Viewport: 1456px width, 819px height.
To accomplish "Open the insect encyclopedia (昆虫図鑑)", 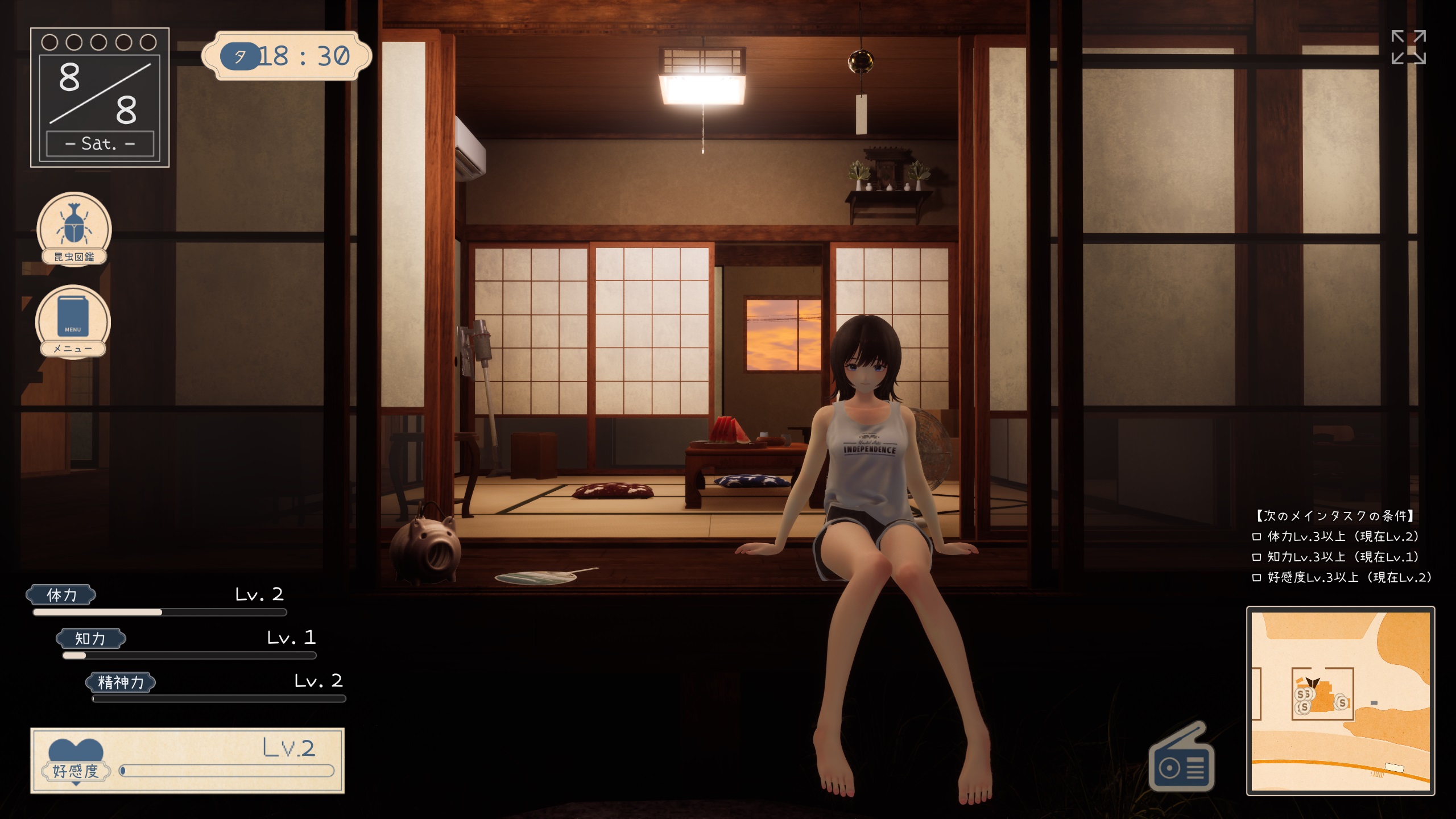I will [x=74, y=229].
